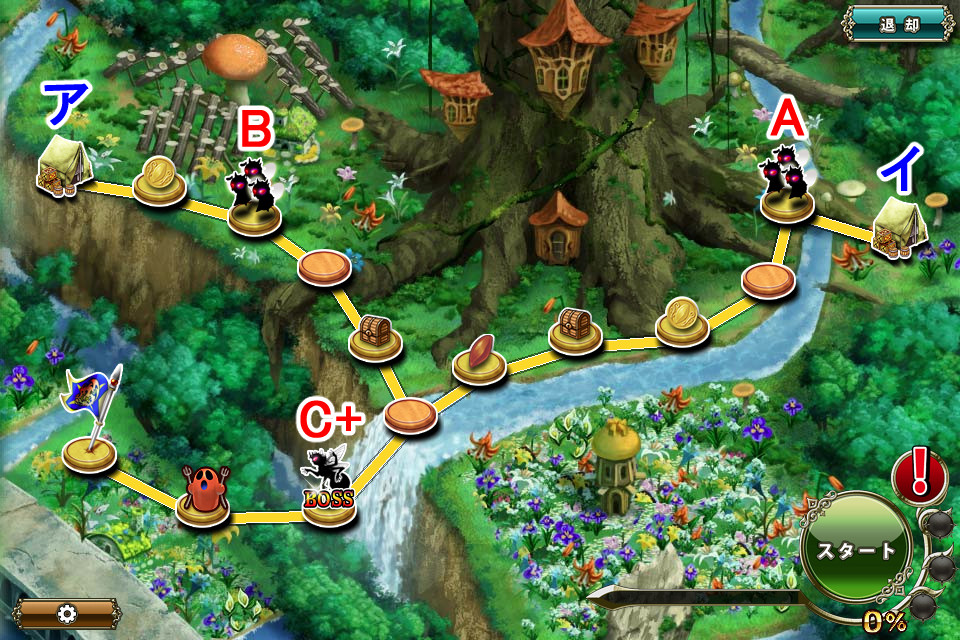Click the 退却 retreat button
Viewport: 960px width, 640px height.
click(900, 24)
